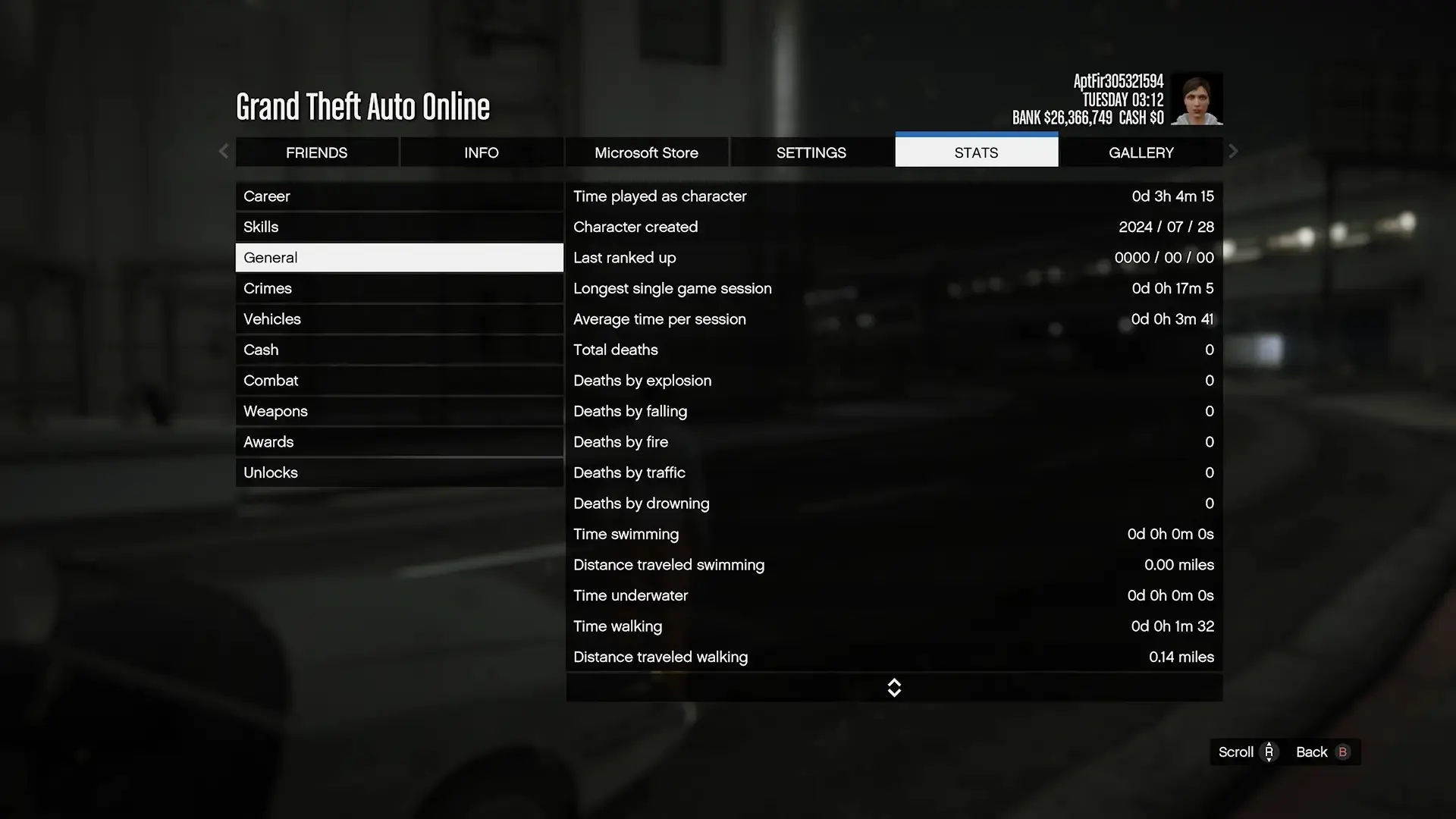Click the scroll indicator arrows below stats
The image size is (1456, 819).
894,687
